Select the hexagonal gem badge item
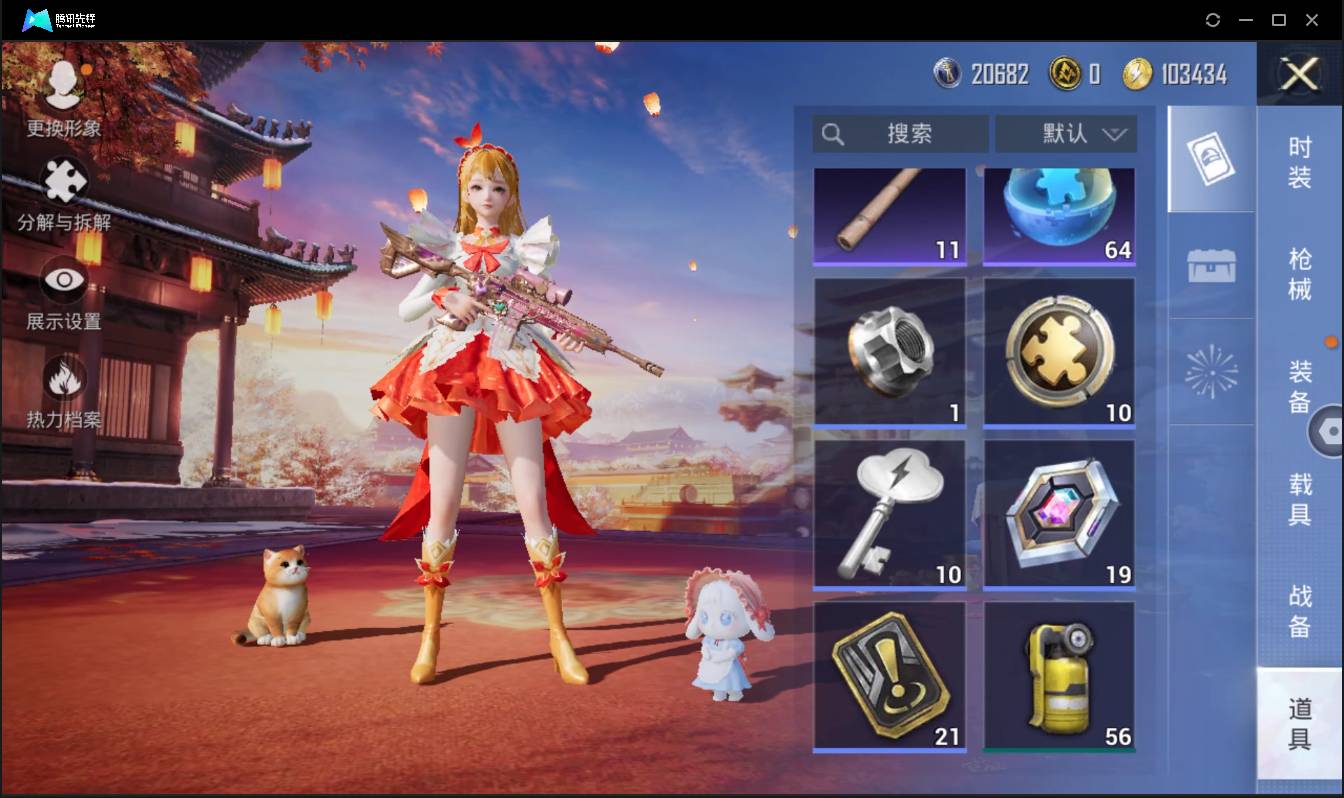The height and width of the screenshot is (798, 1344). coord(1059,514)
